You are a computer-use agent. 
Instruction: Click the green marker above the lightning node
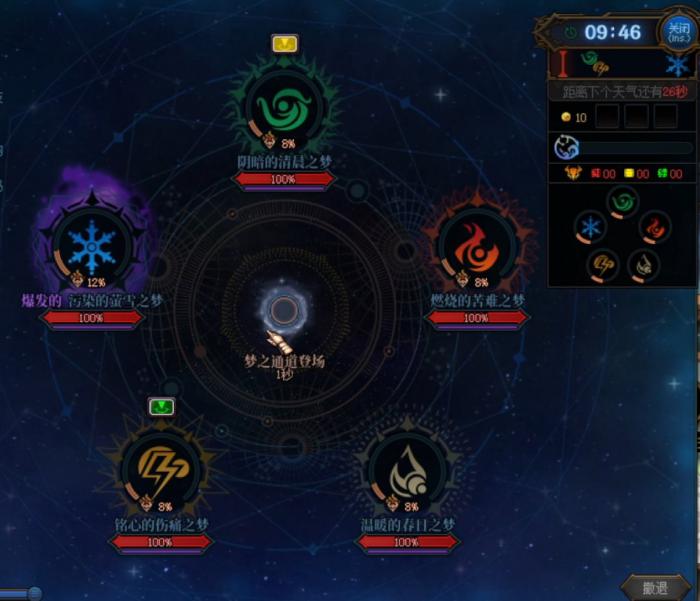pyautogui.click(x=161, y=405)
